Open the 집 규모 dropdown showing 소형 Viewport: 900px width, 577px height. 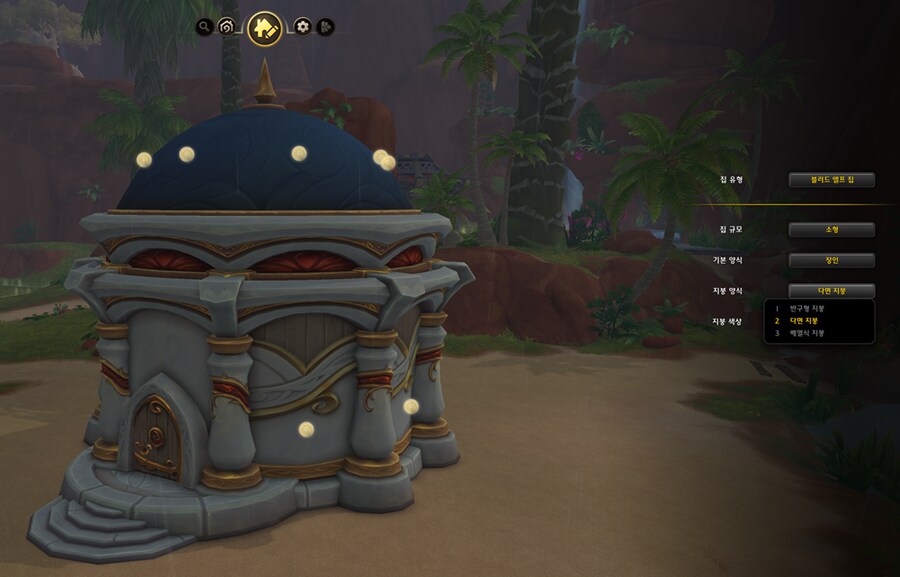831,229
